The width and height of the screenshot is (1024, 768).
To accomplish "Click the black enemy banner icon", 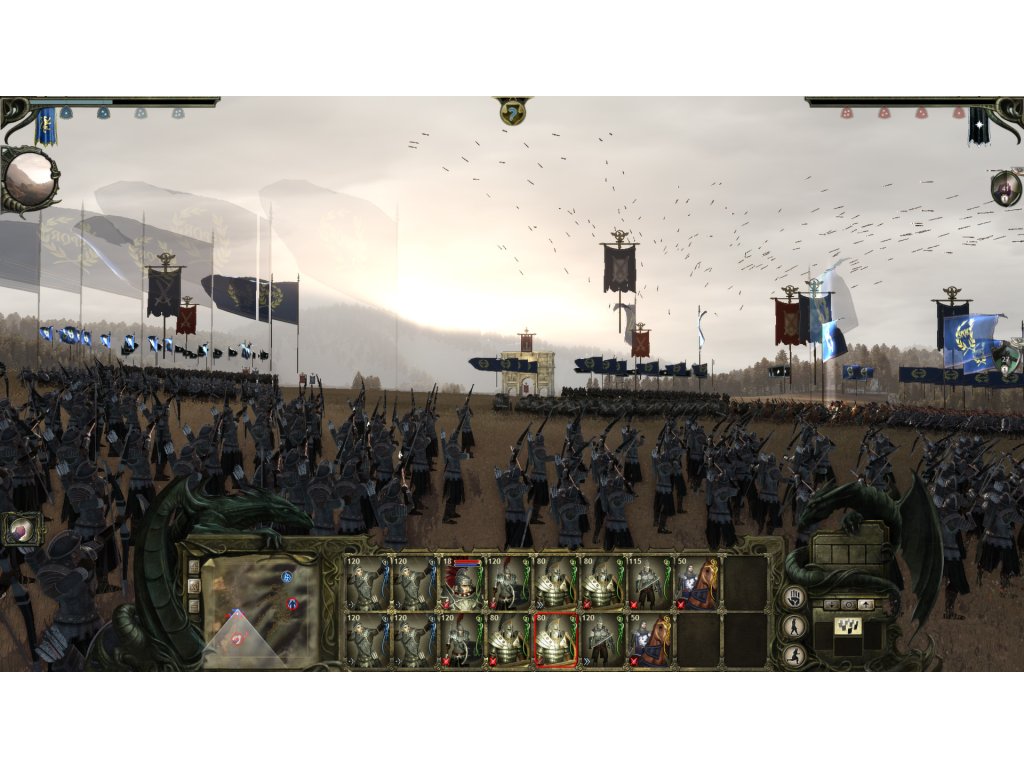I will [x=978, y=126].
